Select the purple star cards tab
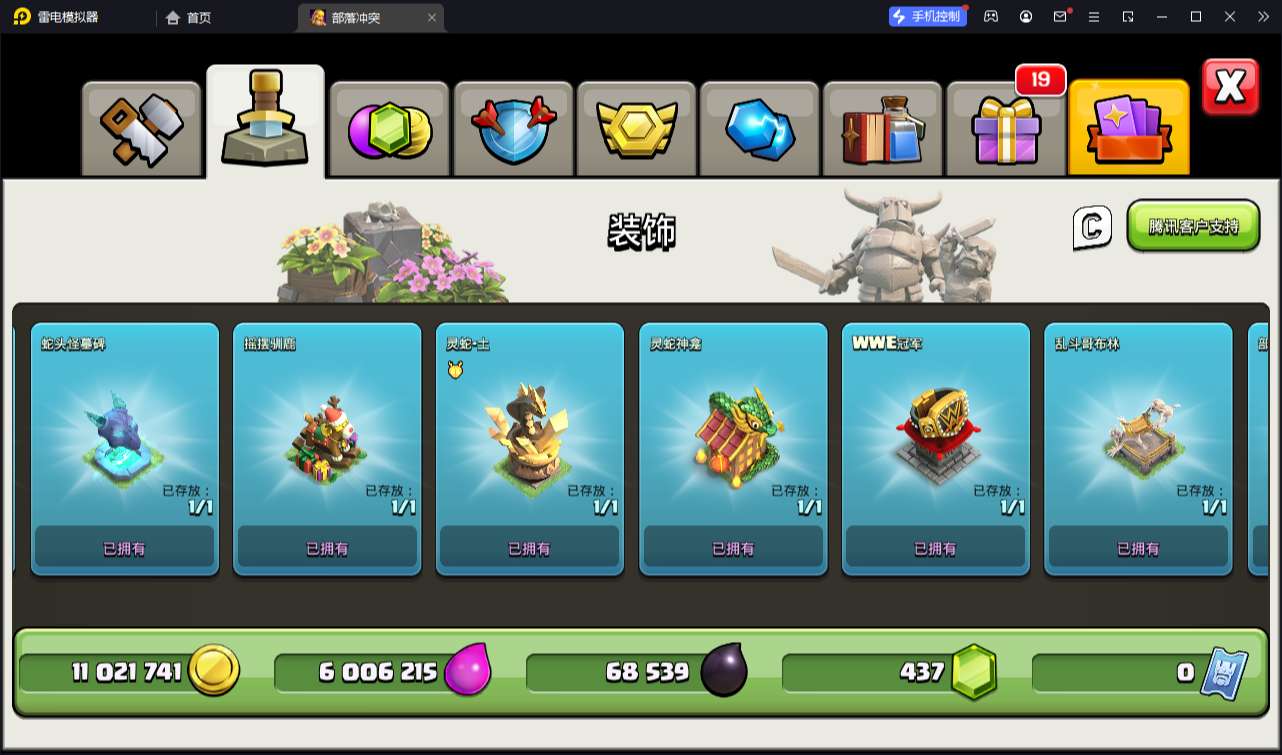This screenshot has height=755, width=1282. click(x=1129, y=129)
